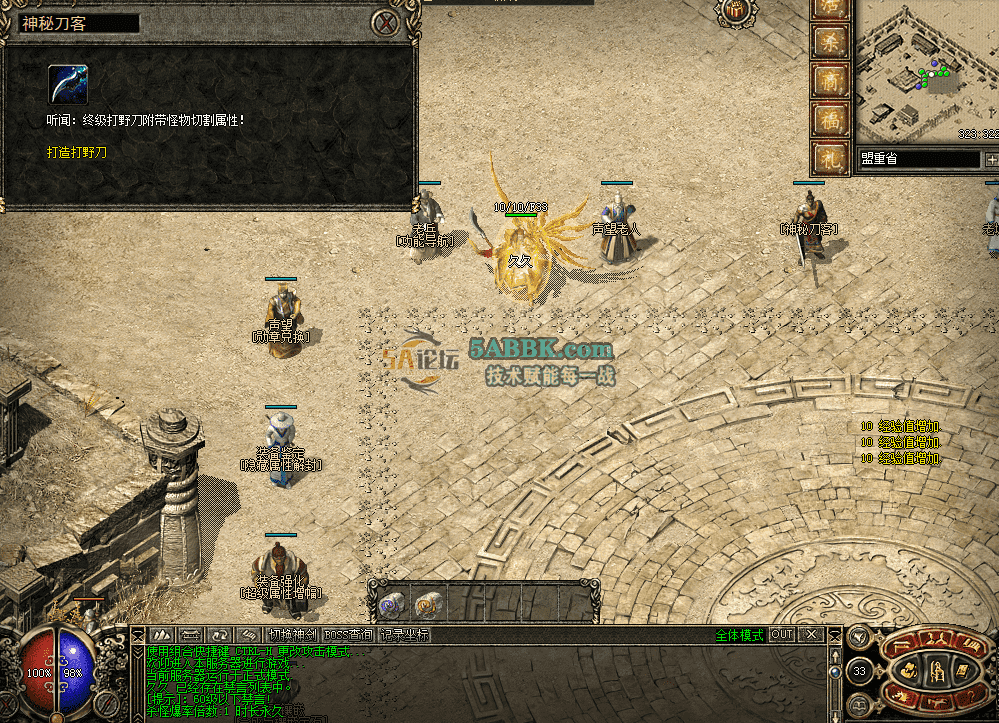Screen dimensions: 999x723
Task: Choose the 打造打野刀 dialogue option
Action: (76, 153)
